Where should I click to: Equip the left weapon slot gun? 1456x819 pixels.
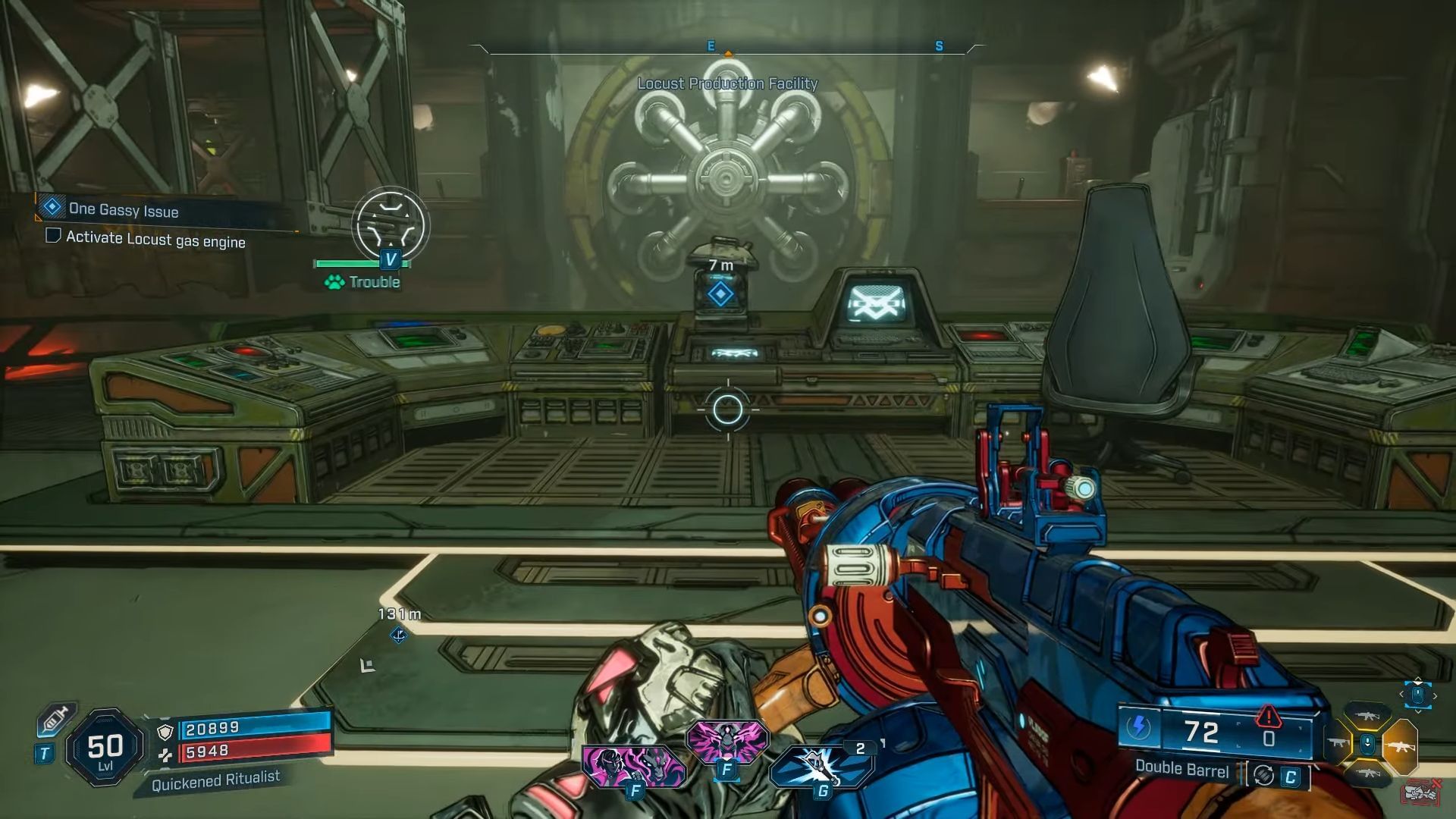tap(1337, 744)
